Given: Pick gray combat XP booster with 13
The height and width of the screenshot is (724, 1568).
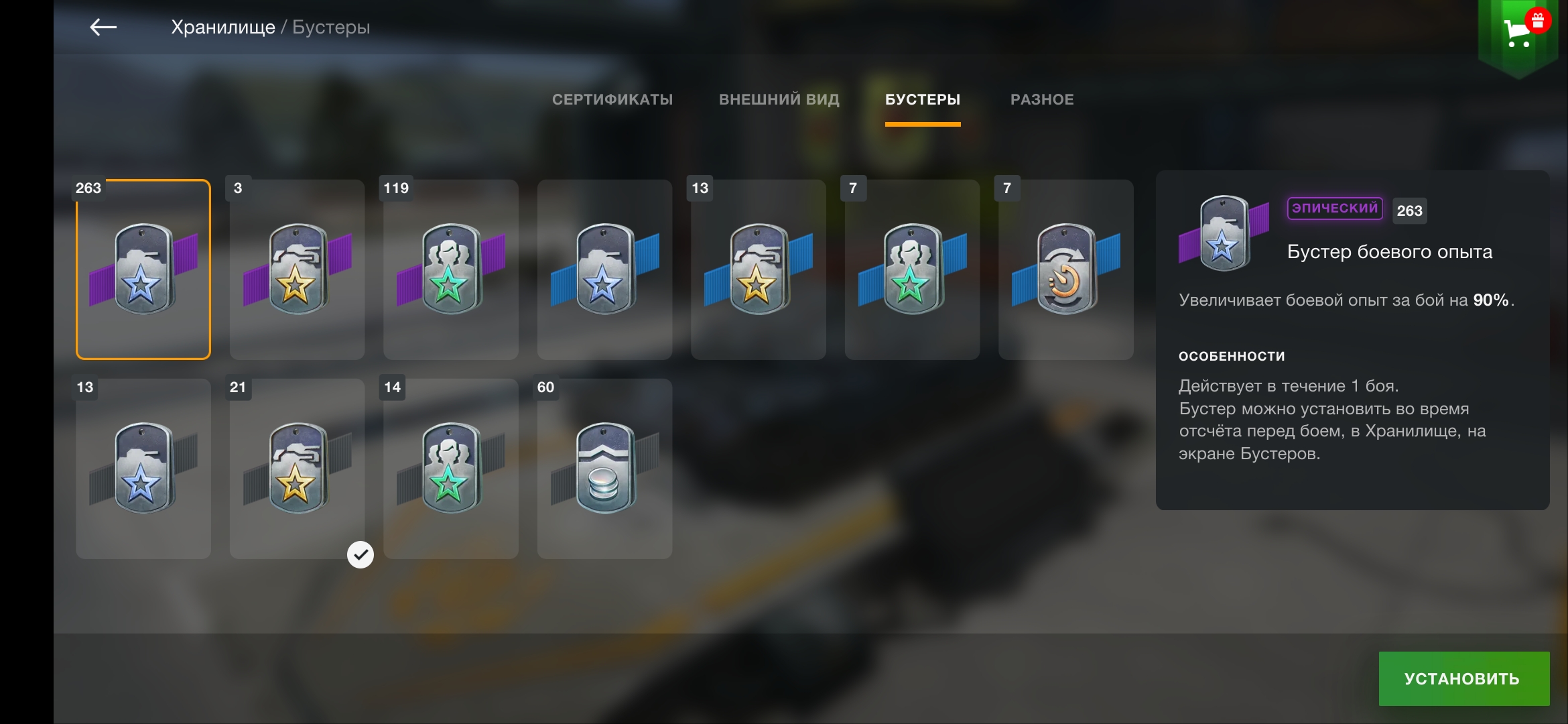Looking at the screenshot, I should coord(143,469).
